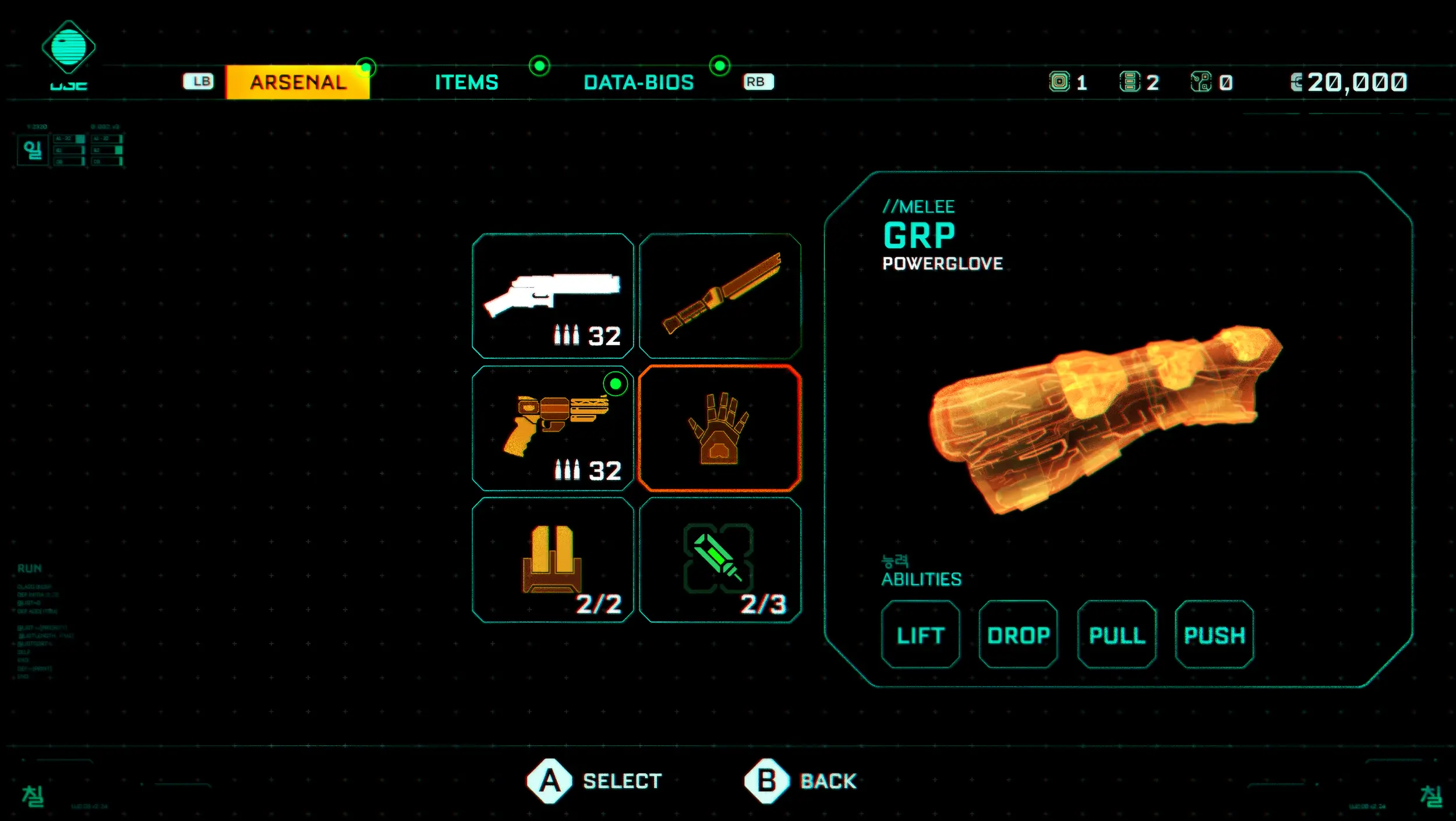Screen dimensions: 1456x821
Task: Switch to the Data-Bios tab
Action: [x=638, y=82]
